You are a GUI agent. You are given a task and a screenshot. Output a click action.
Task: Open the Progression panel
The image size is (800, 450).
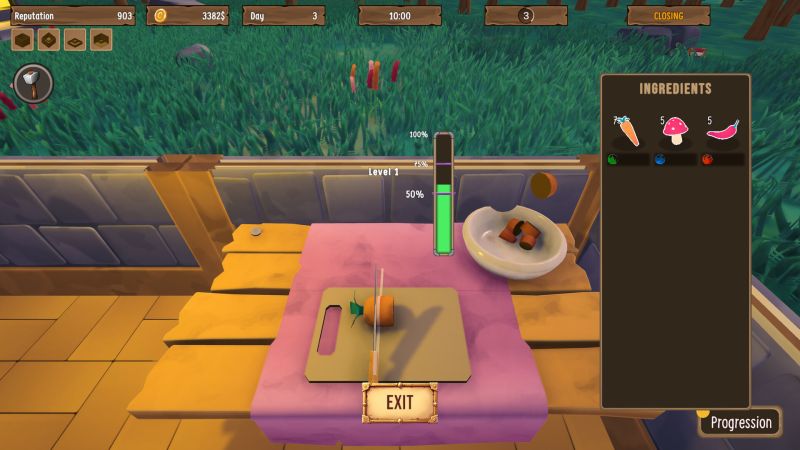click(740, 422)
